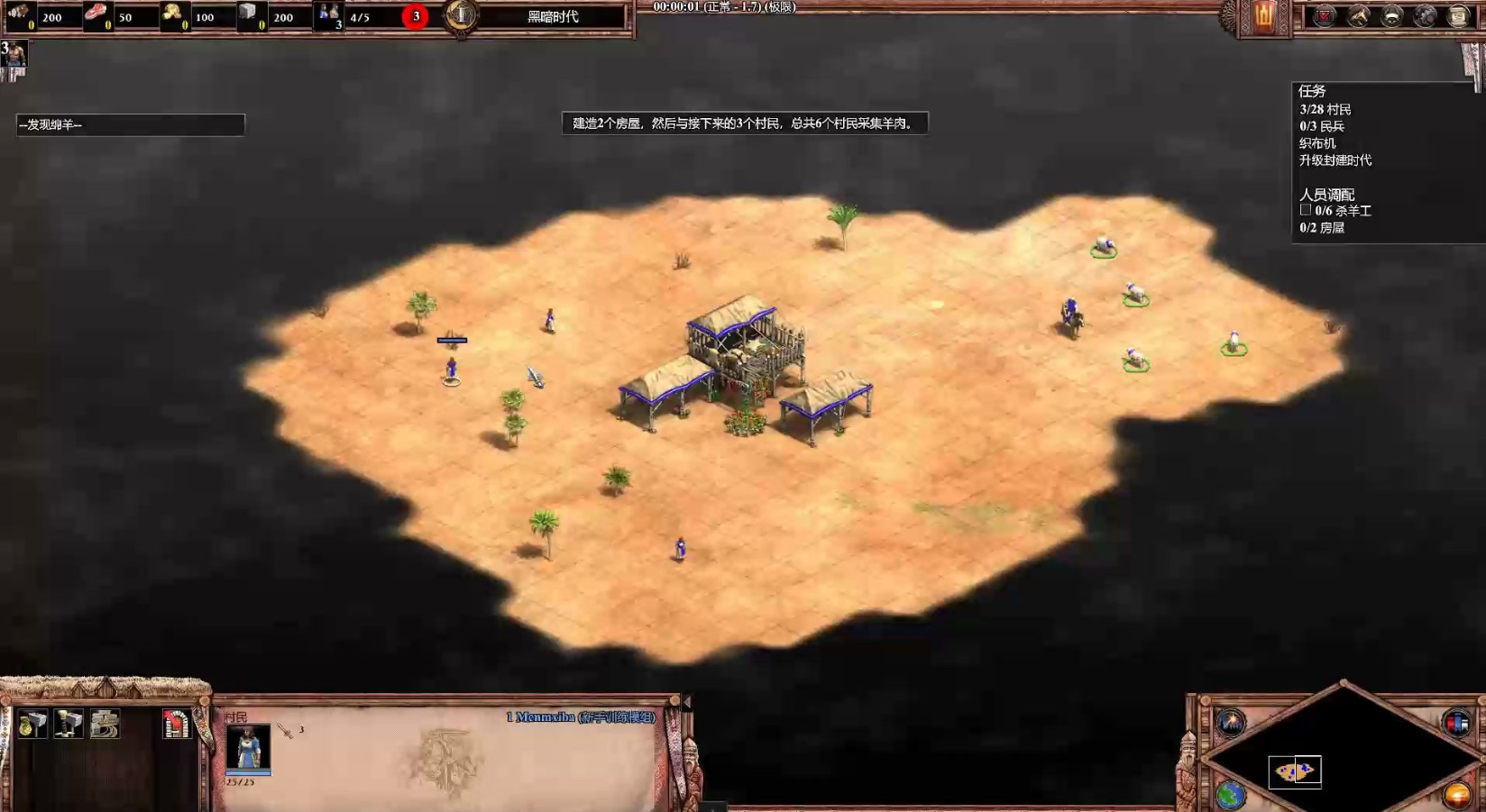The image size is (1486, 812).
Task: Select the villager portrait in the info panel
Action: (x=248, y=747)
